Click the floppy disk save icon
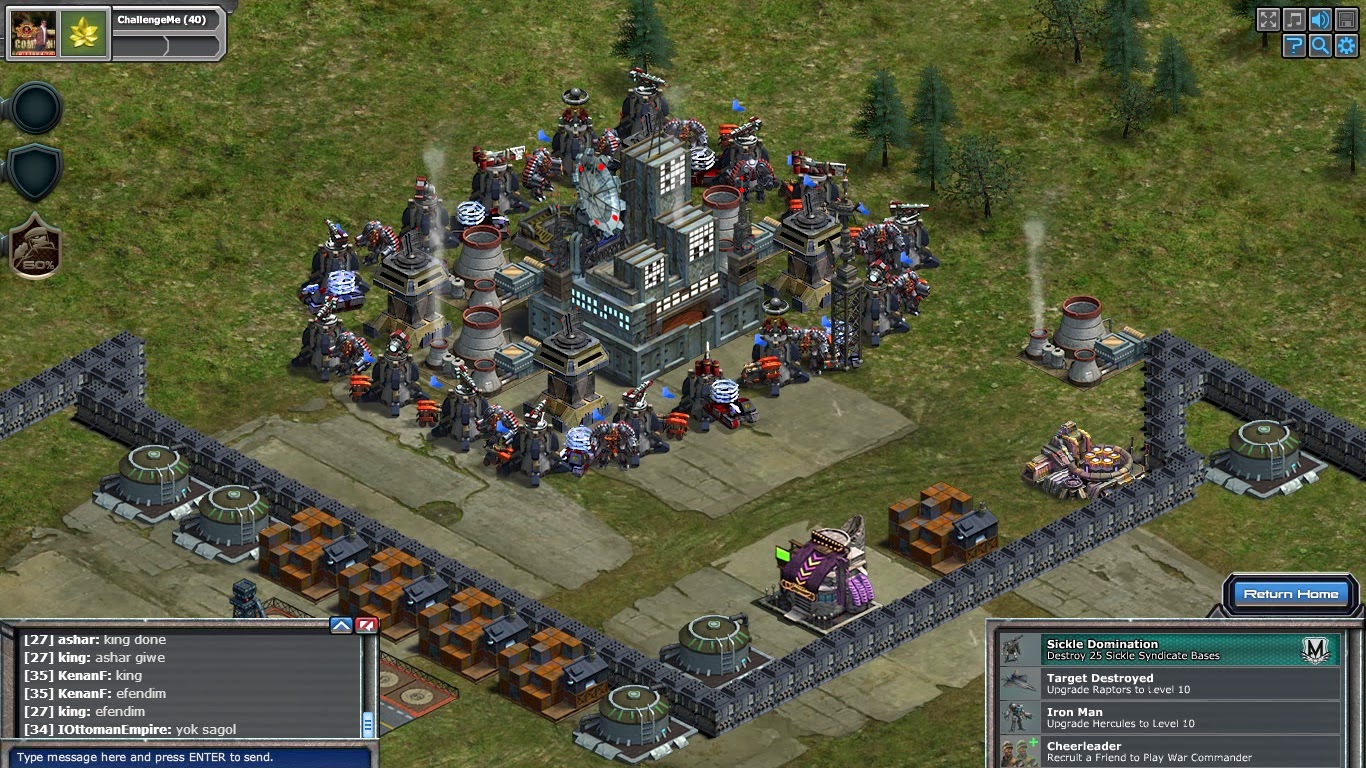 [1348, 19]
